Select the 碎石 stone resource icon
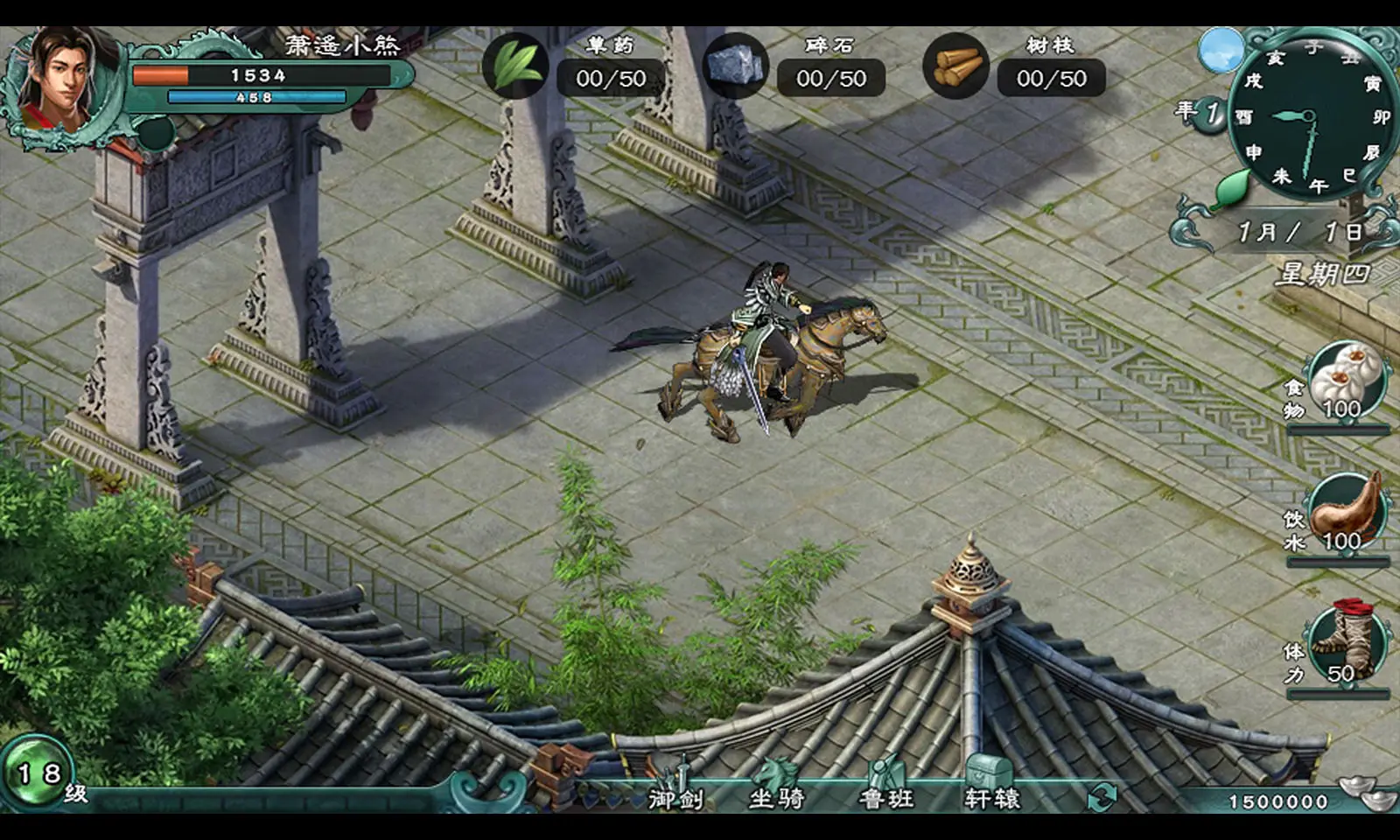The width and height of the screenshot is (1400, 840). [x=736, y=66]
